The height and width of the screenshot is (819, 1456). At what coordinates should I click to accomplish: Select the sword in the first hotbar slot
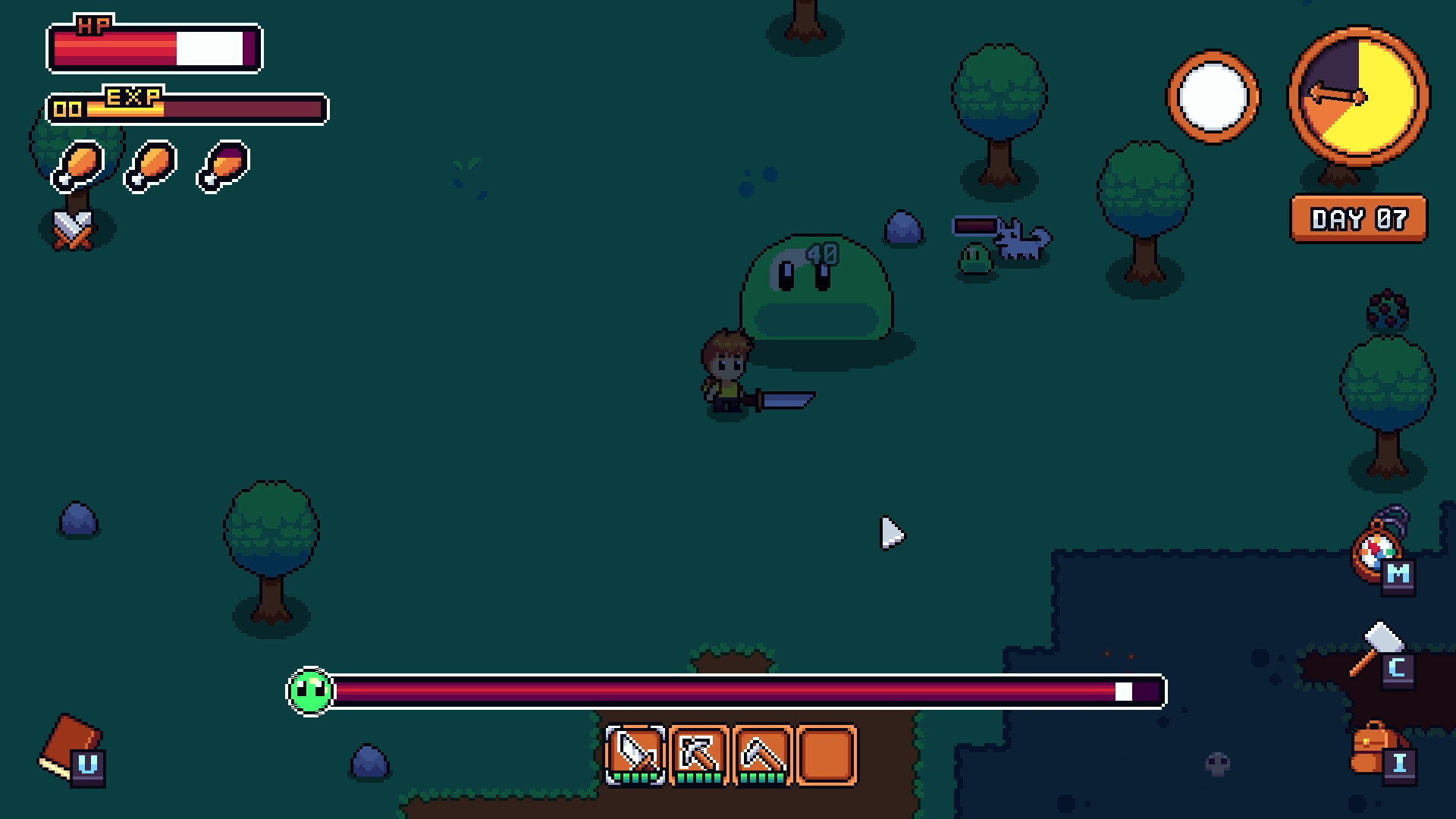(x=635, y=755)
